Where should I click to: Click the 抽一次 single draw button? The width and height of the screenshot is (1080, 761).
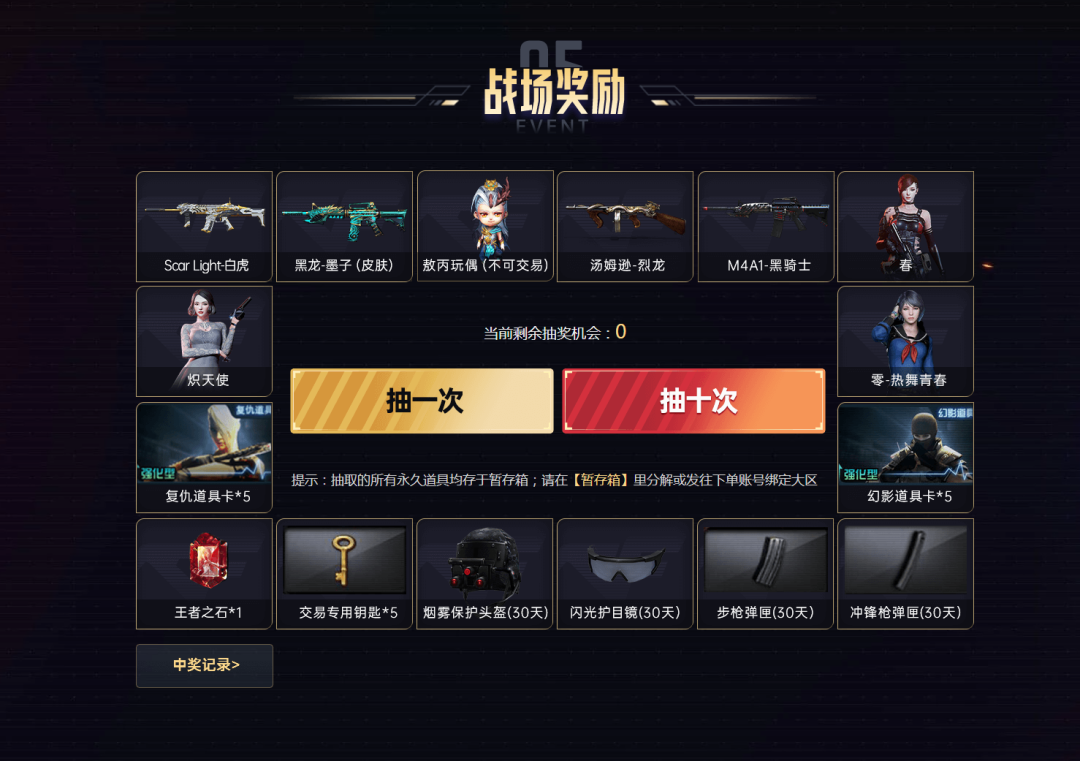coord(421,401)
